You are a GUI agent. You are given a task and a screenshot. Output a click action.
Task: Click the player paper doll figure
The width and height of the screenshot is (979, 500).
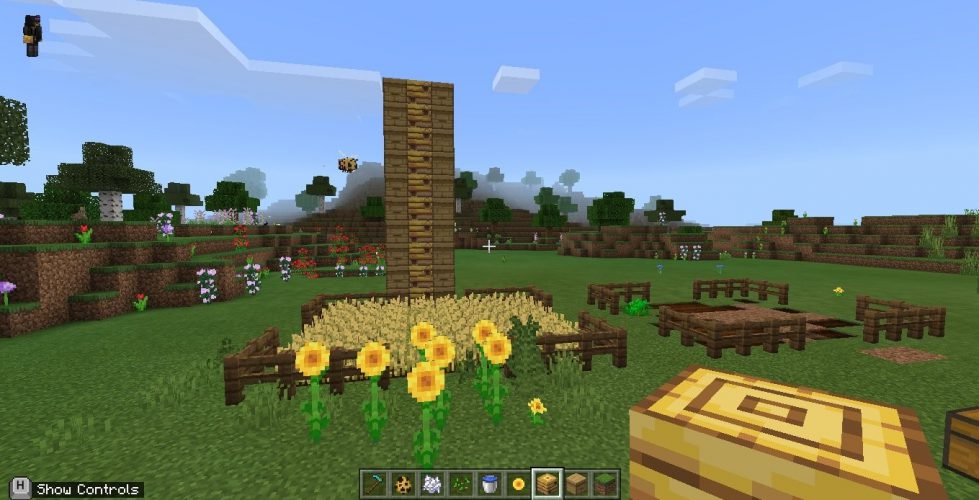click(32, 35)
